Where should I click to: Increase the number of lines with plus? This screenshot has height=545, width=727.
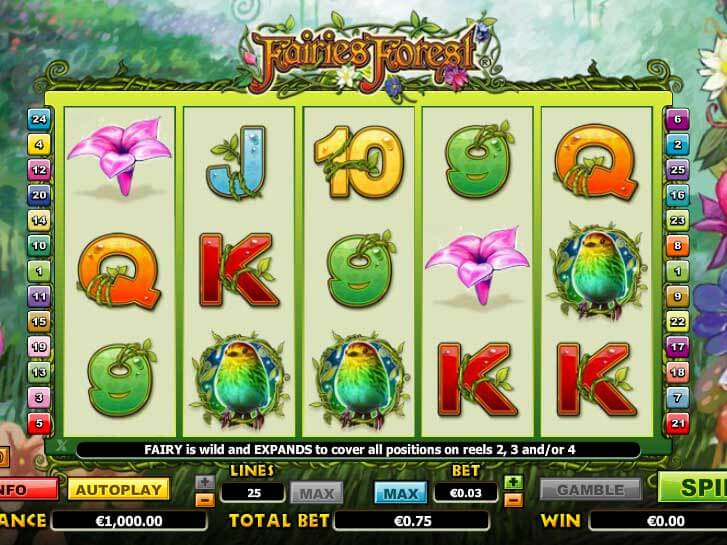click(204, 482)
